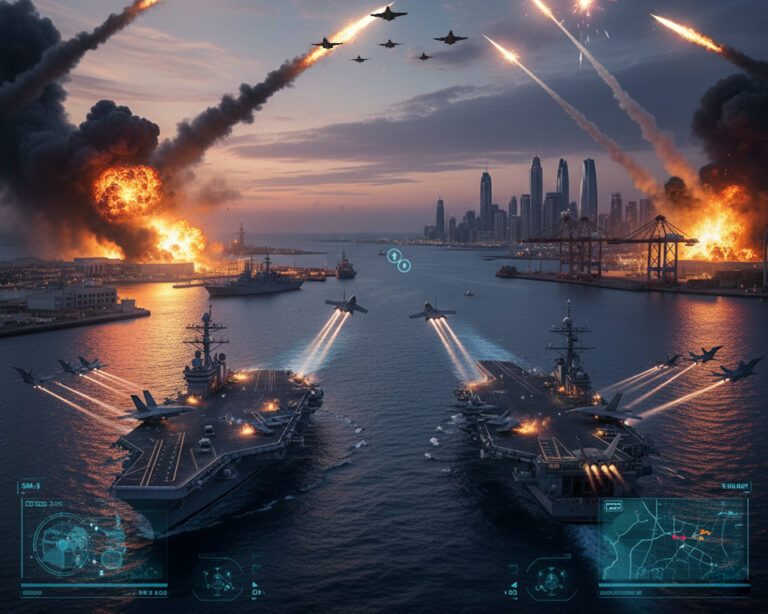This screenshot has width=768, height=614.
Task: Select the tactical street map panel
Action: pos(673,540)
